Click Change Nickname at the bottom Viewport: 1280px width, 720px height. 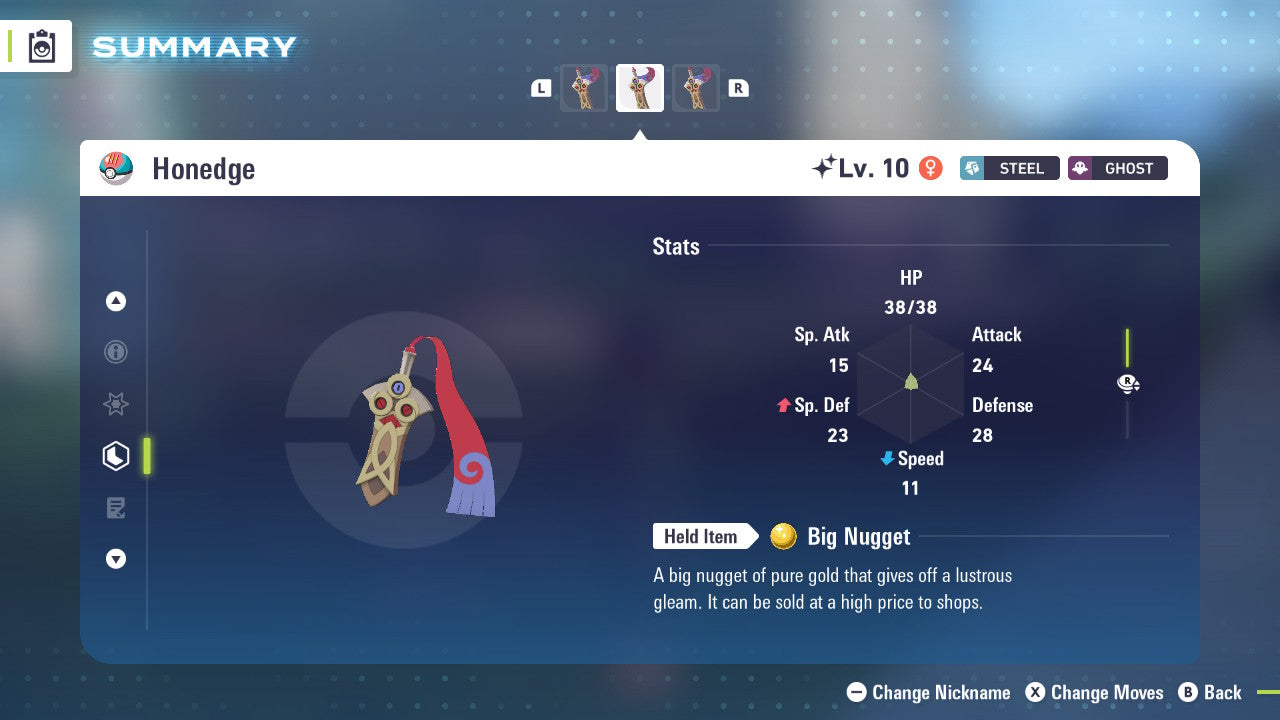coord(930,692)
